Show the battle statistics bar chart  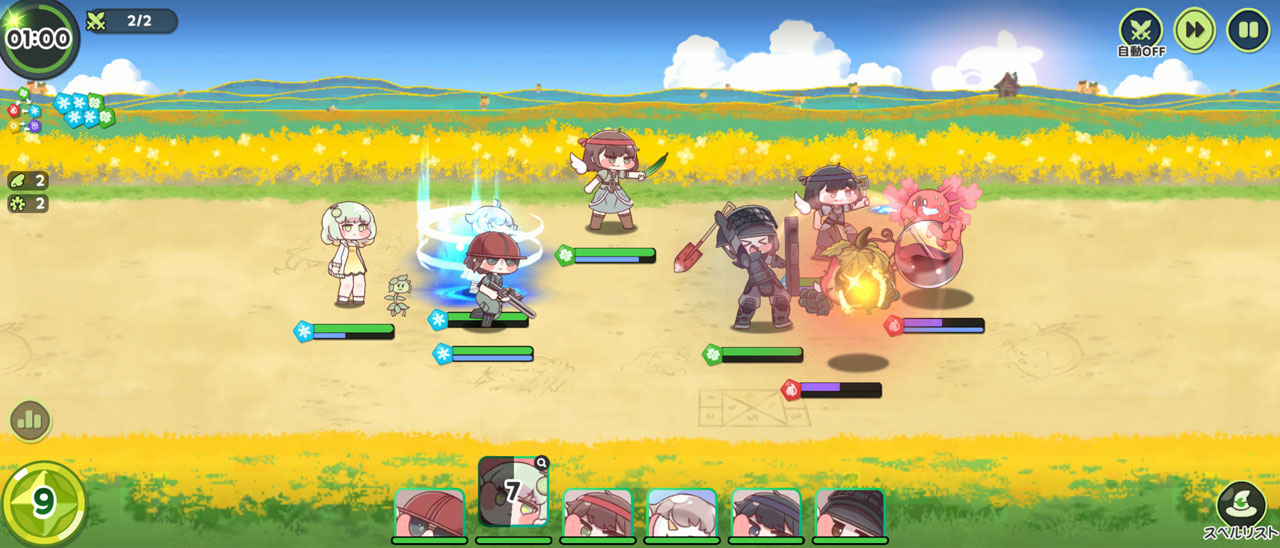[30, 421]
